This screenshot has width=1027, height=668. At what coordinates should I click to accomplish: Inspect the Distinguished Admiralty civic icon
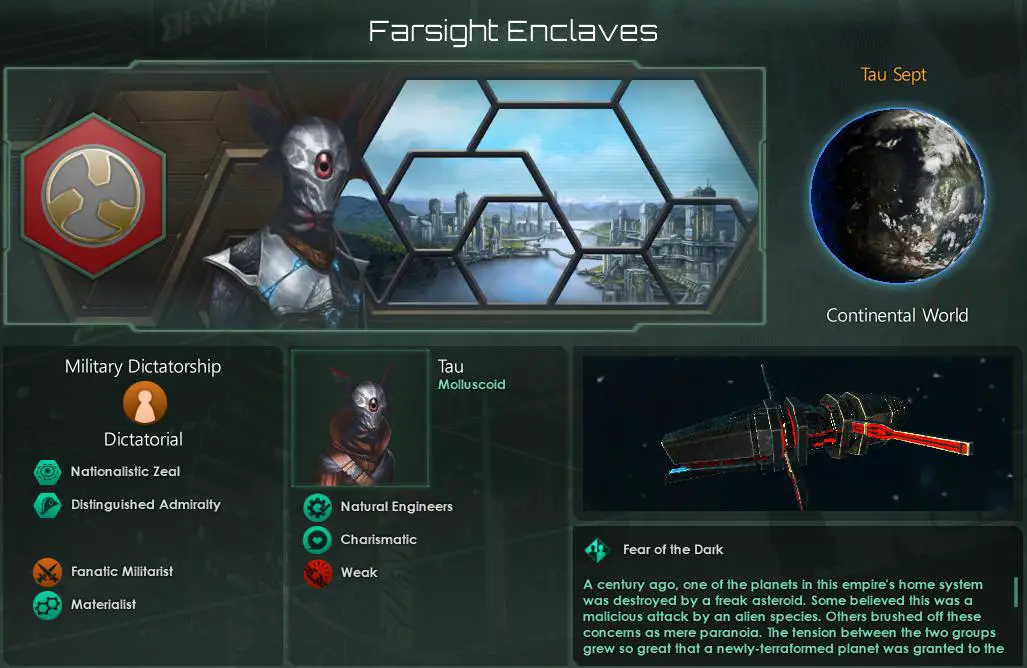pyautogui.click(x=47, y=505)
